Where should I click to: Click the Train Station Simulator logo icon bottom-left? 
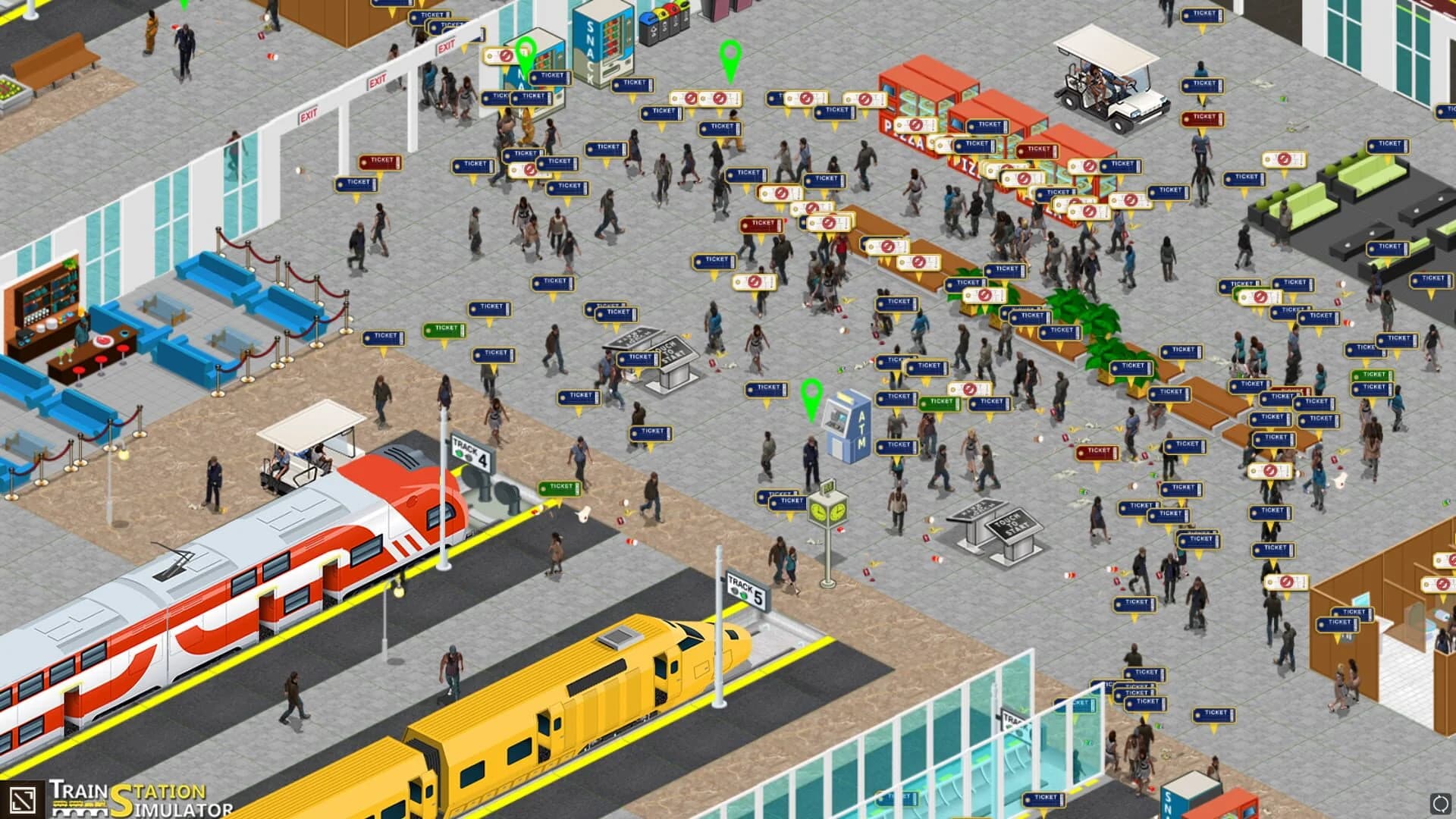24,799
